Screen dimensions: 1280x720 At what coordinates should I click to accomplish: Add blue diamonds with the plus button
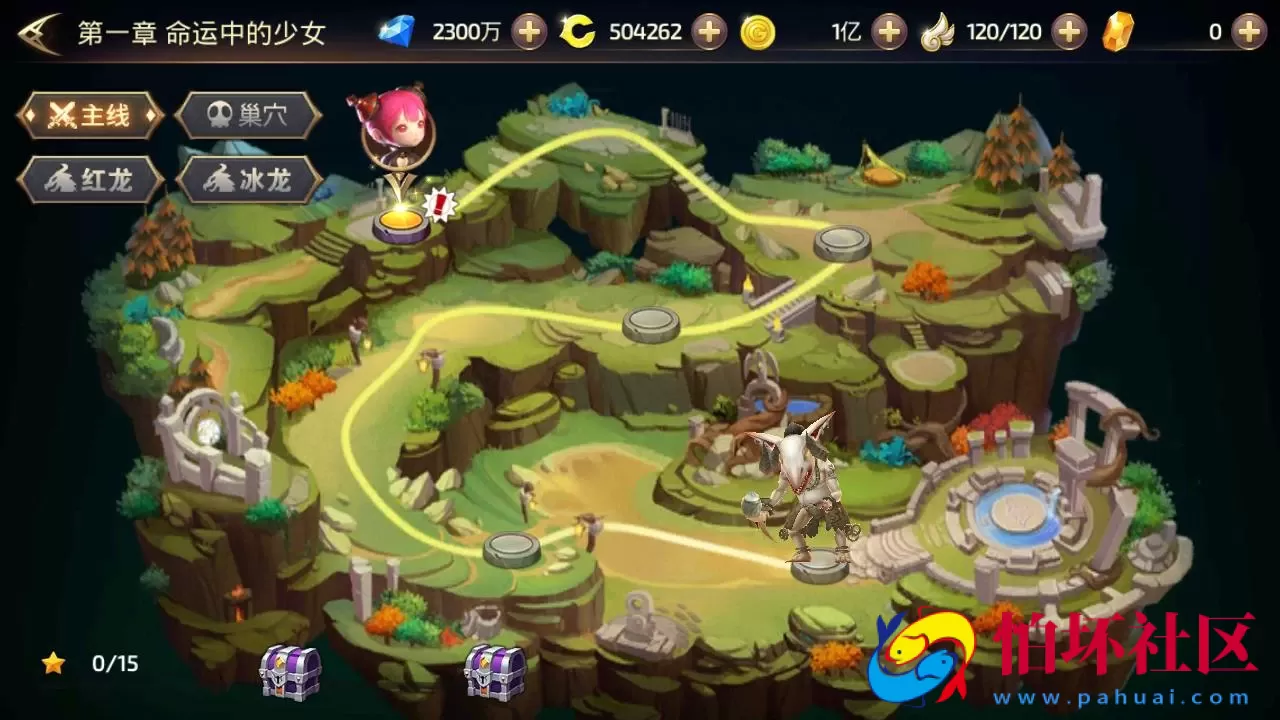pyautogui.click(x=529, y=32)
